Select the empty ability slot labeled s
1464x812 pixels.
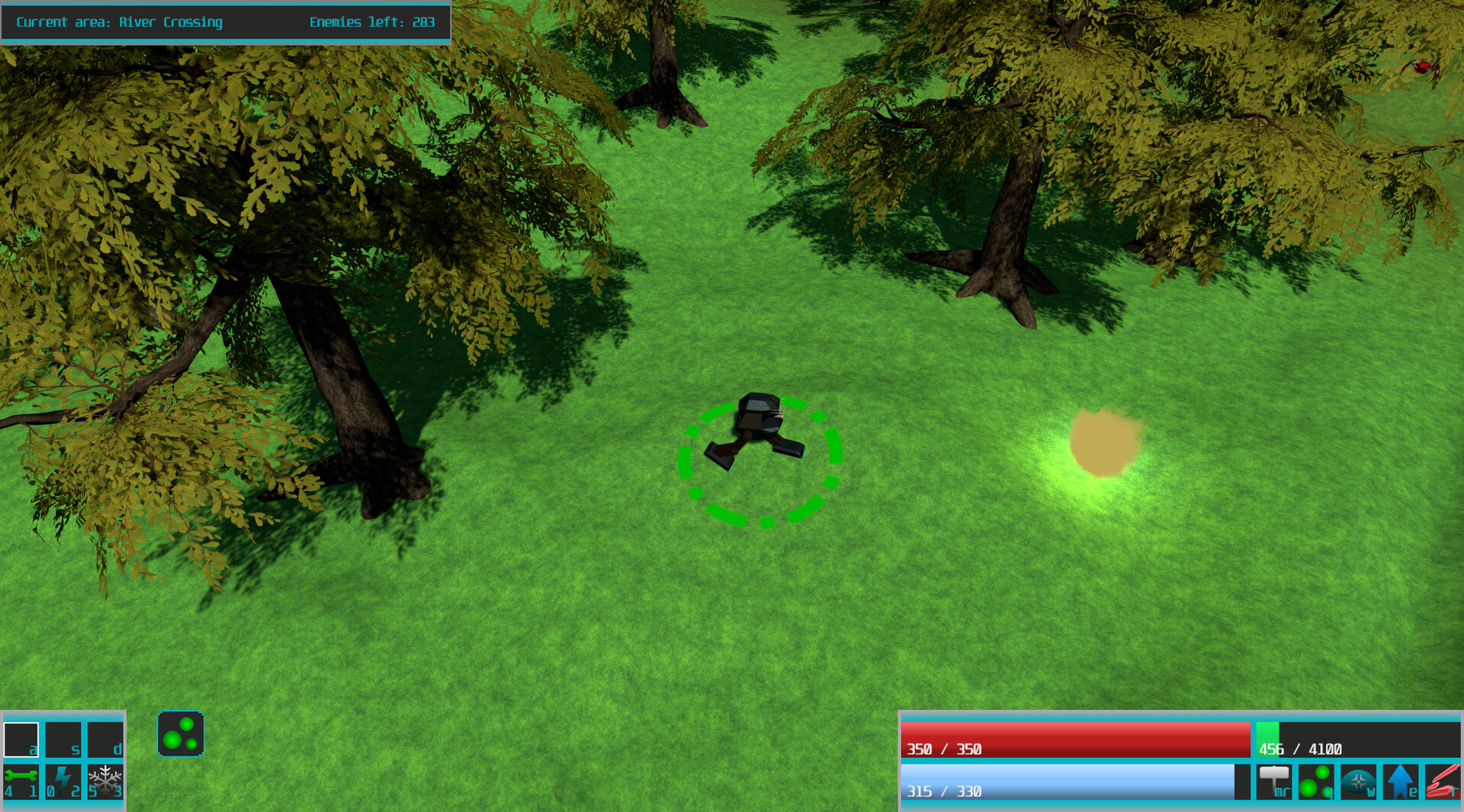(65, 738)
